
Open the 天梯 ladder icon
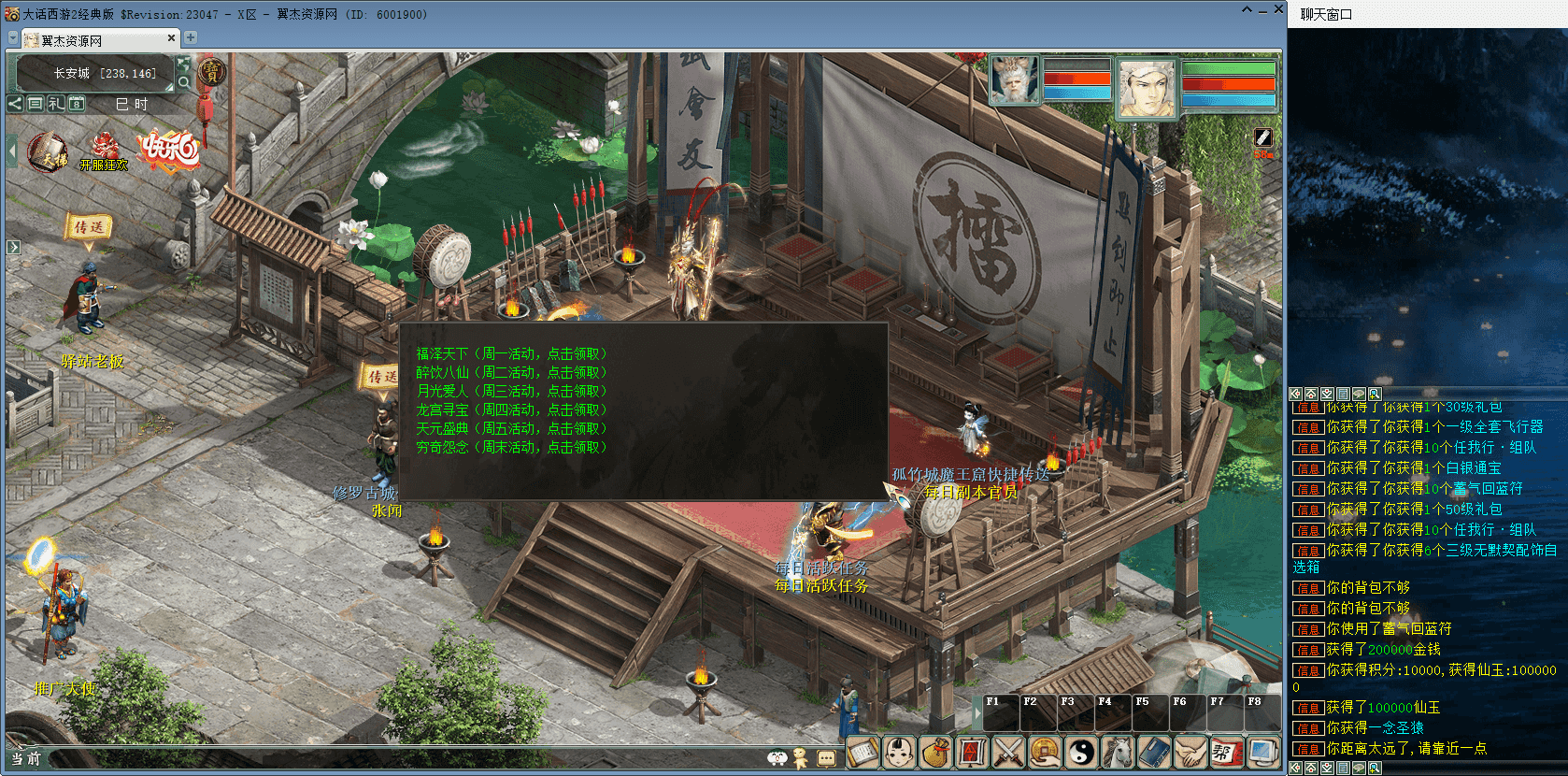click(48, 151)
